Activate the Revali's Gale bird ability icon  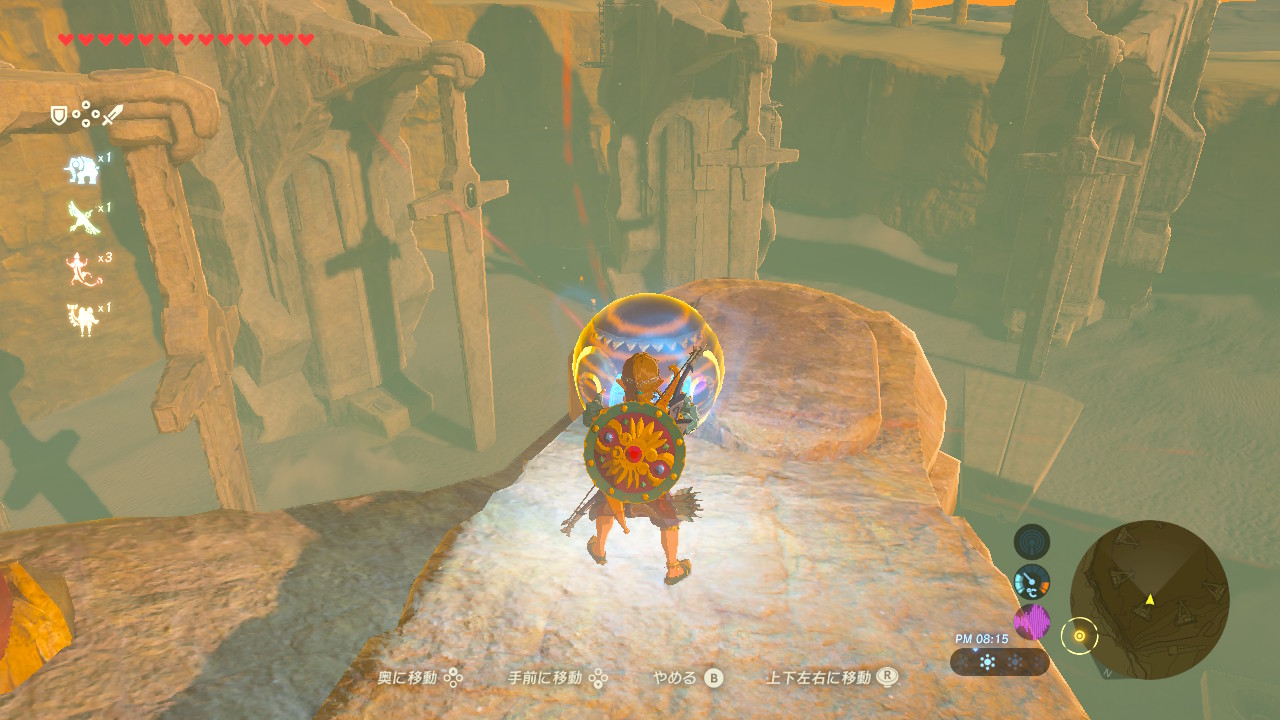coord(82,215)
